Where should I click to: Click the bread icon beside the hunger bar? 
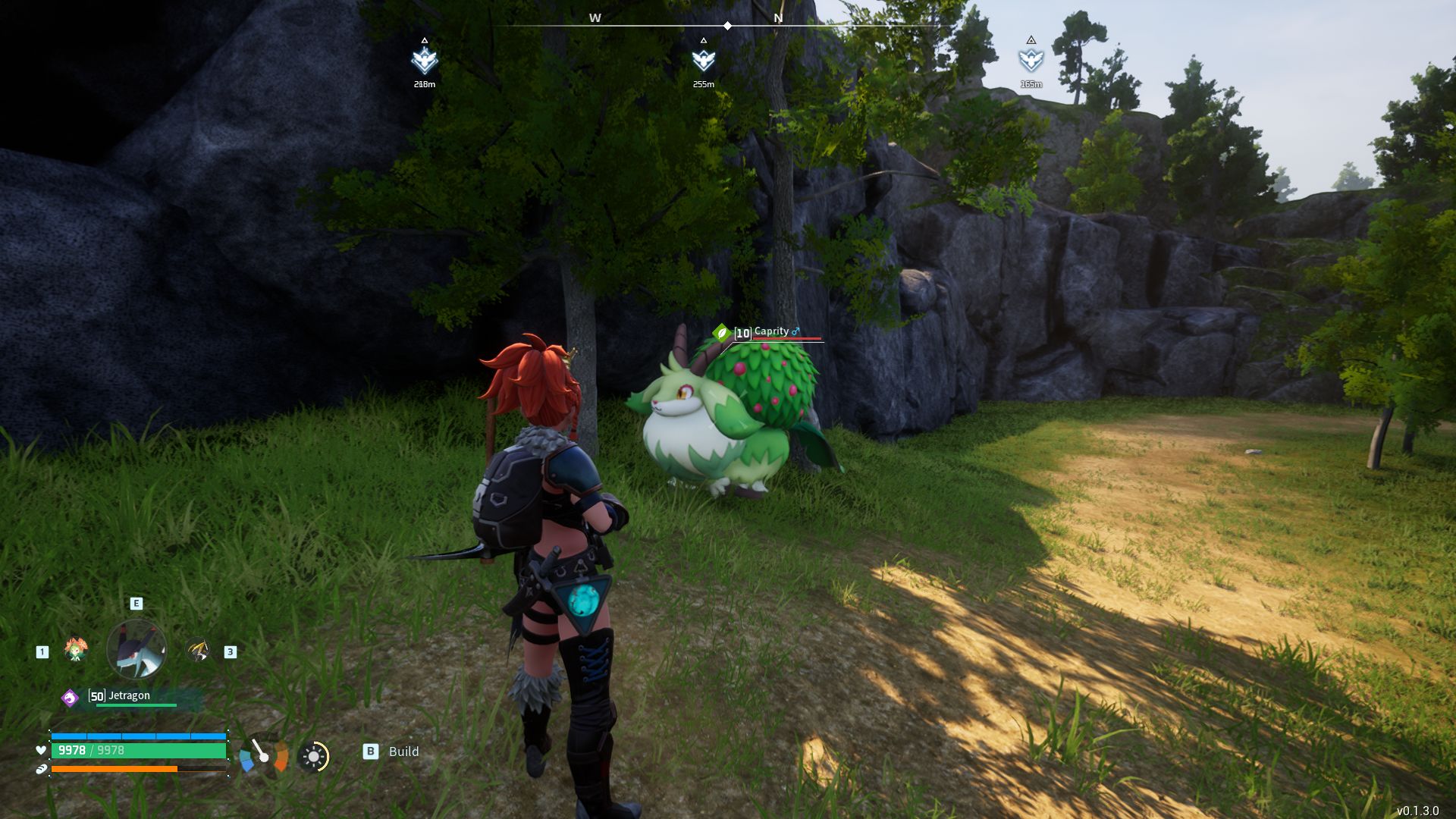40,770
